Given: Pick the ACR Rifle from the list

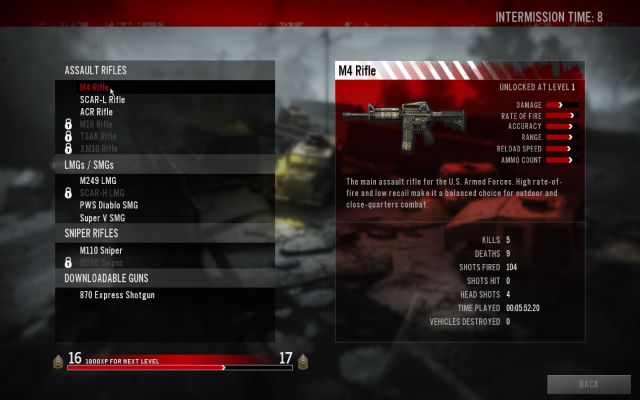Looking at the screenshot, I should 96,112.
